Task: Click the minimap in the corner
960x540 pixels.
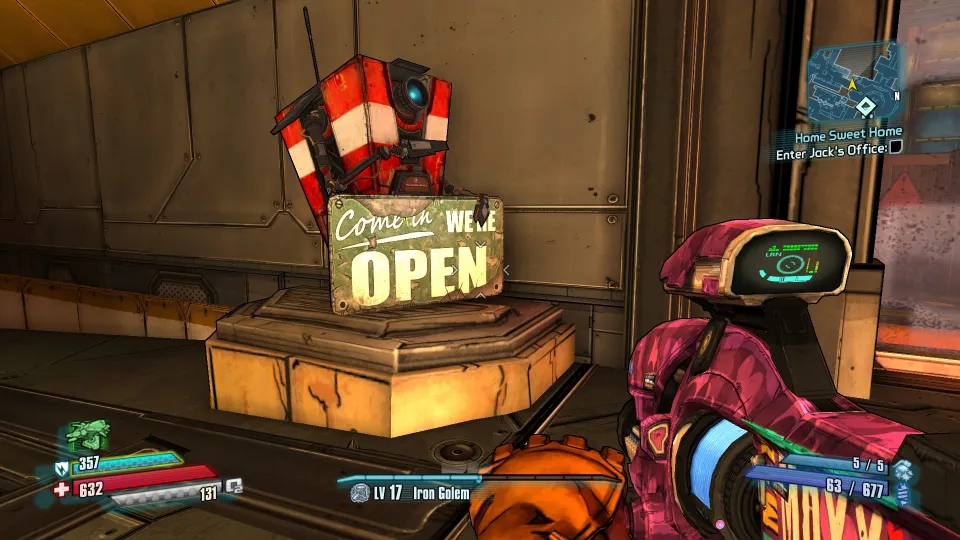Action: (x=854, y=82)
